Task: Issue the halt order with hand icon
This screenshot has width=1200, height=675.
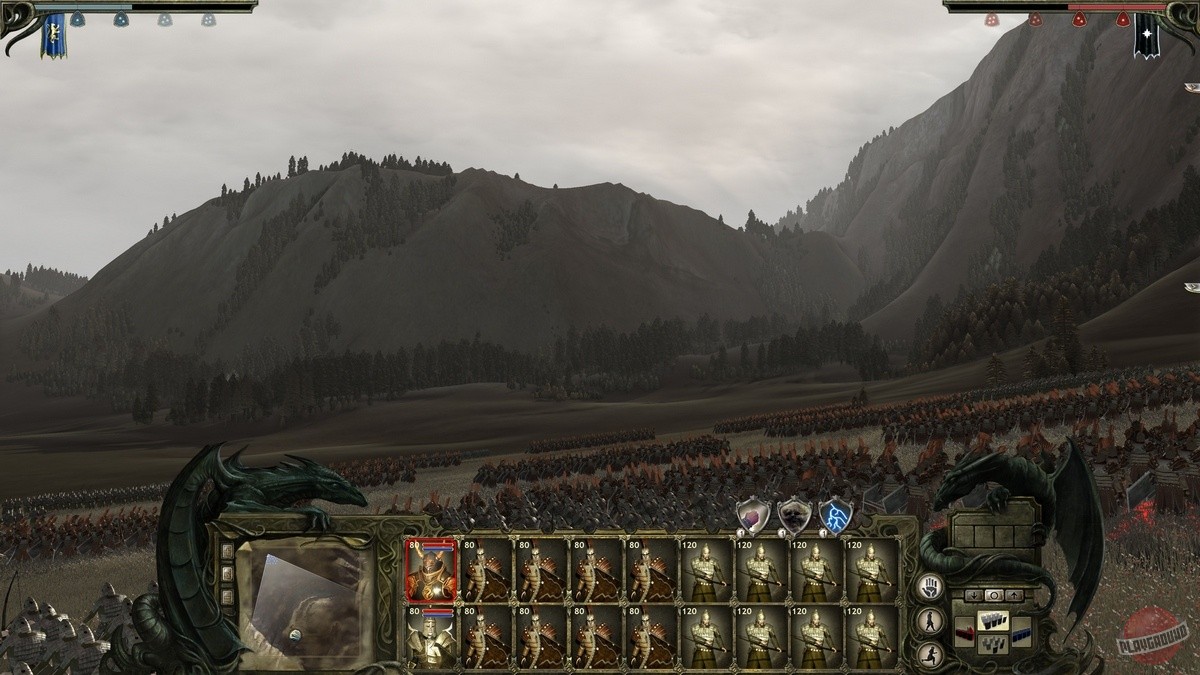Action: 930,587
